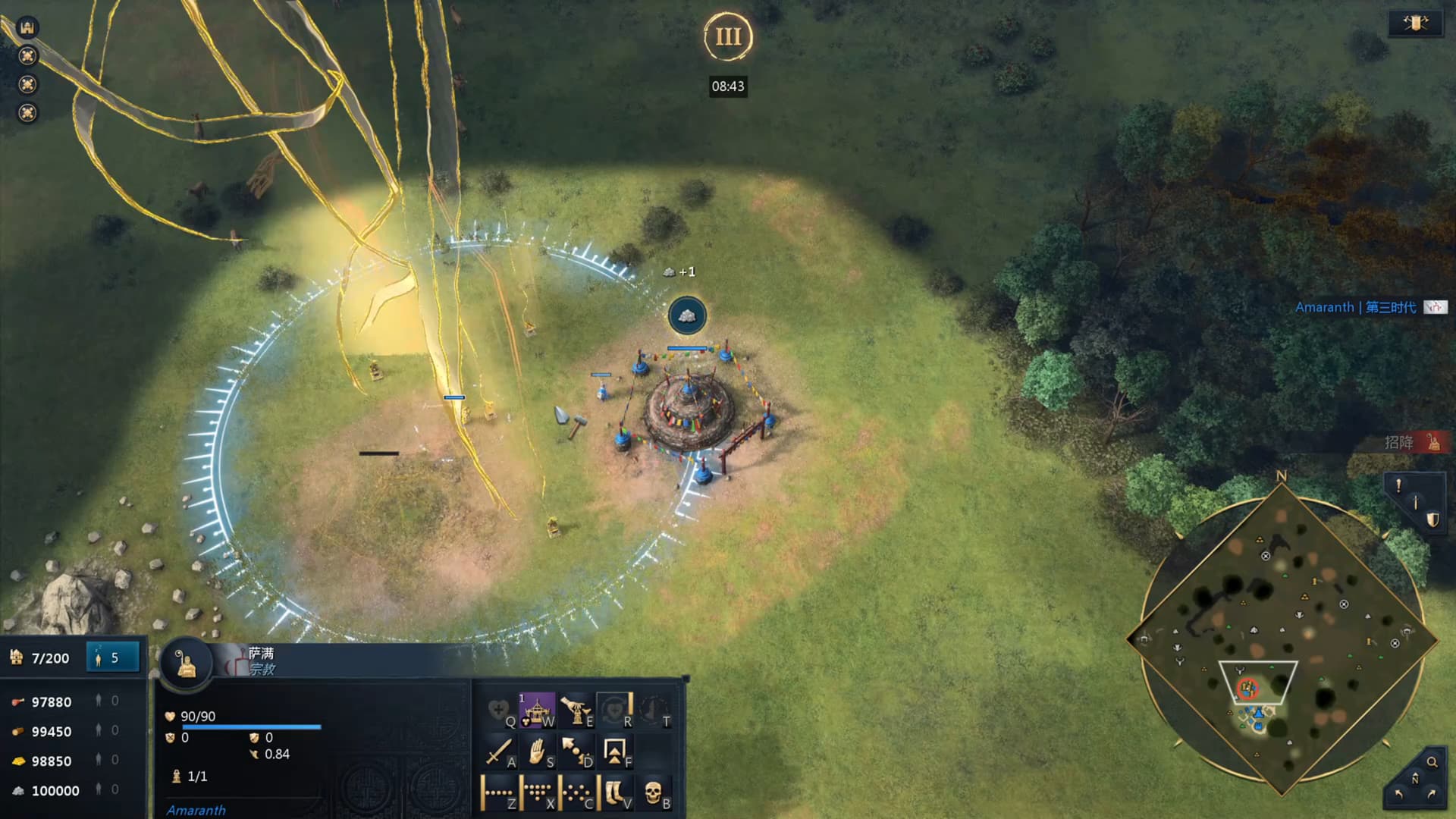The width and height of the screenshot is (1456, 819).
Task: Click the shield icon above the minimap
Action: [1432, 519]
